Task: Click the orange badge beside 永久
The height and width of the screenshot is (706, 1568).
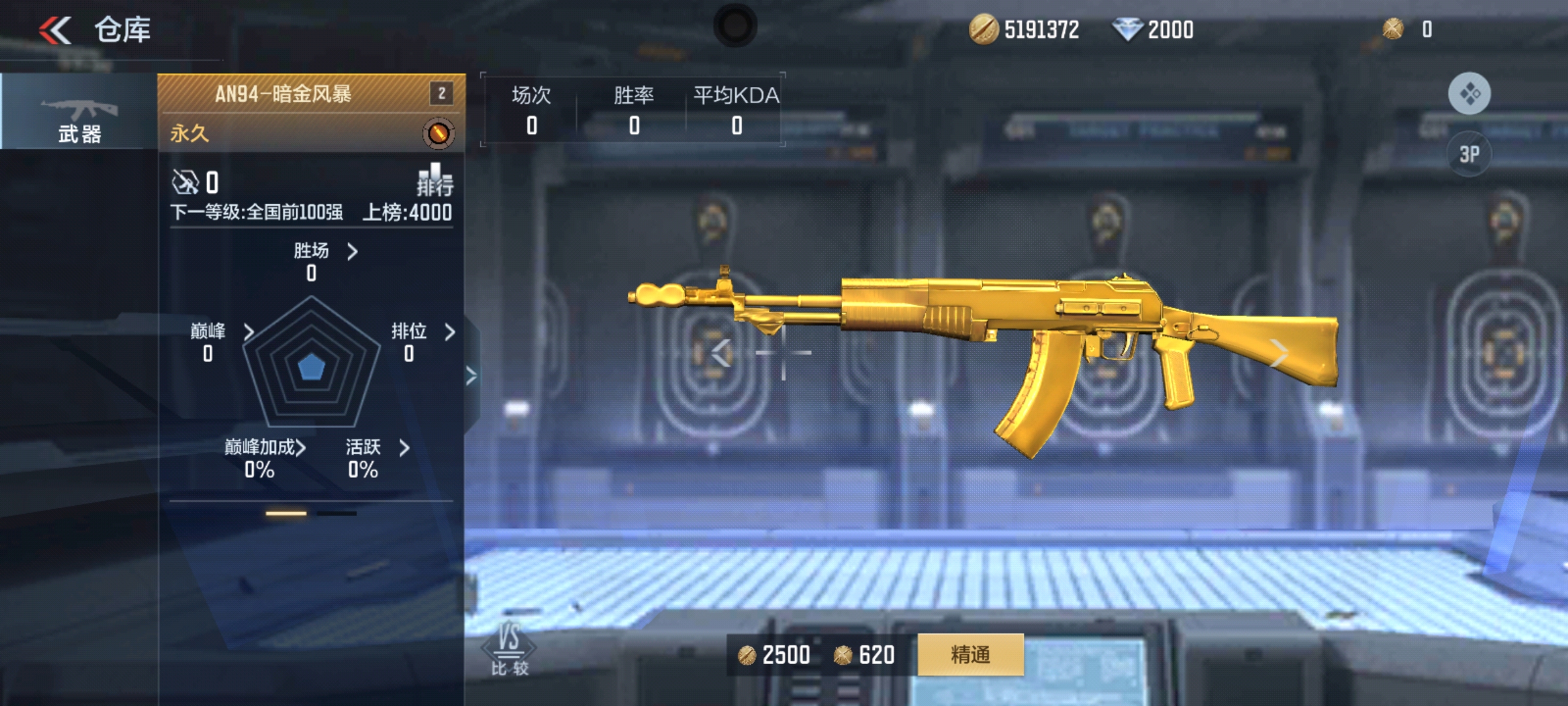Action: pos(438,133)
